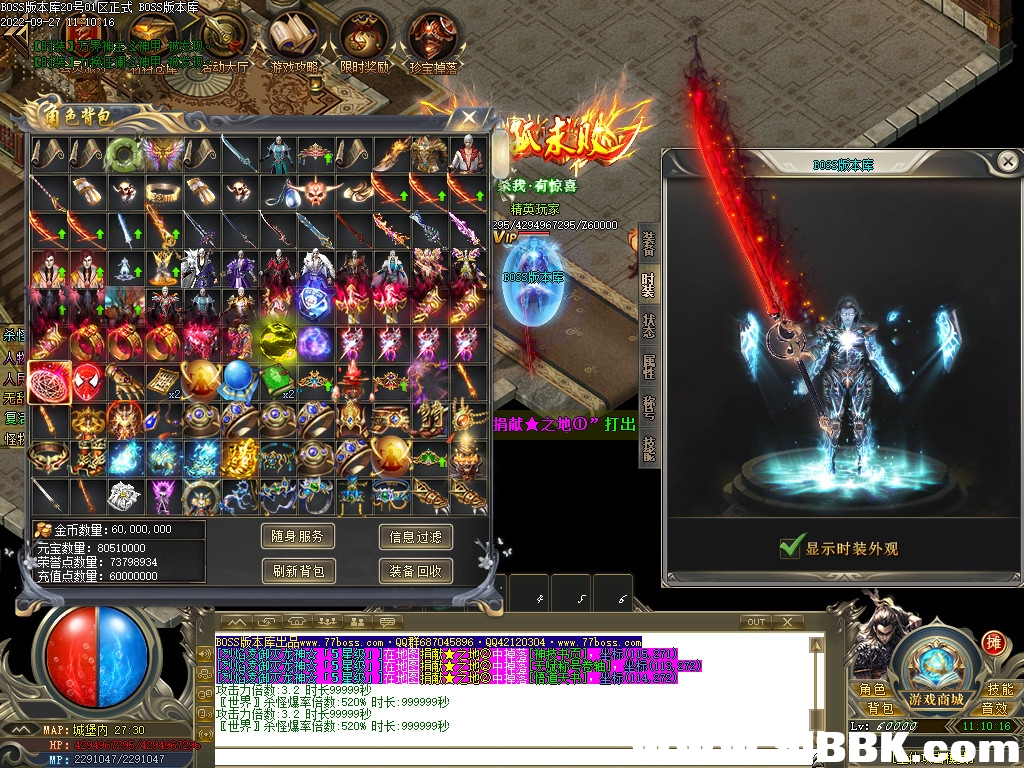
Task: Switch to the 状态 status tab
Action: coord(649,325)
